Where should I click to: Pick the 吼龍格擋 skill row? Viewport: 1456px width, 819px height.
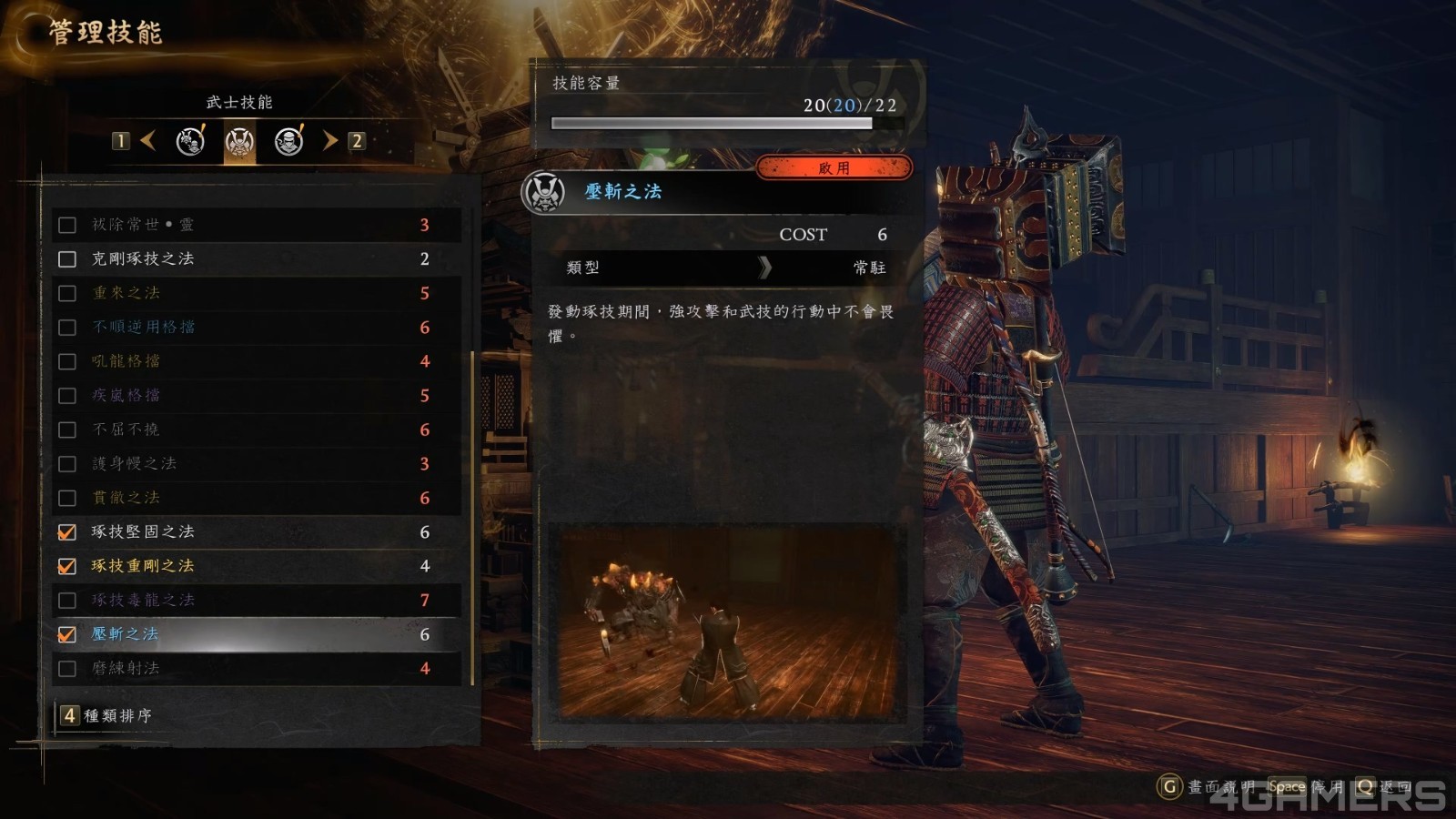pos(126,361)
